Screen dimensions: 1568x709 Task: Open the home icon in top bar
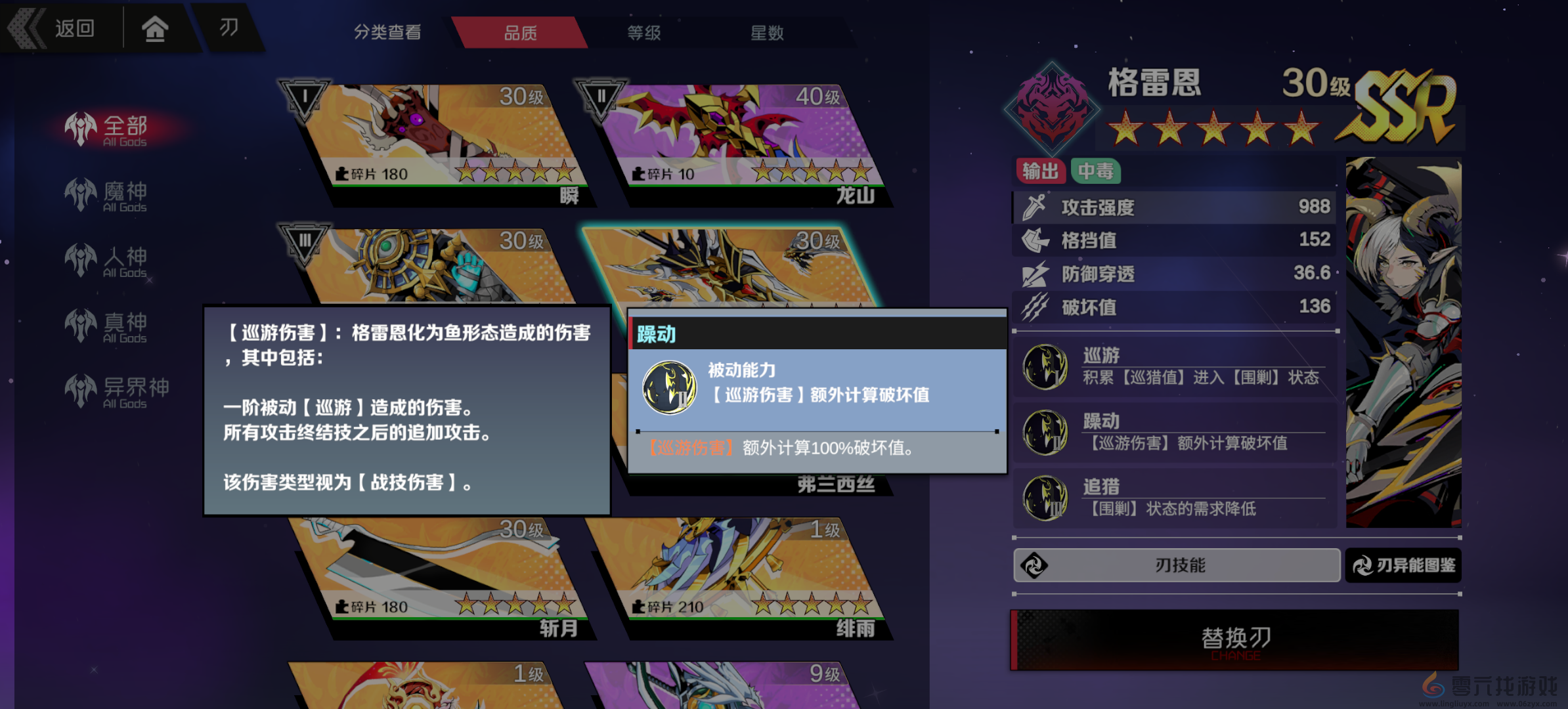click(x=155, y=28)
